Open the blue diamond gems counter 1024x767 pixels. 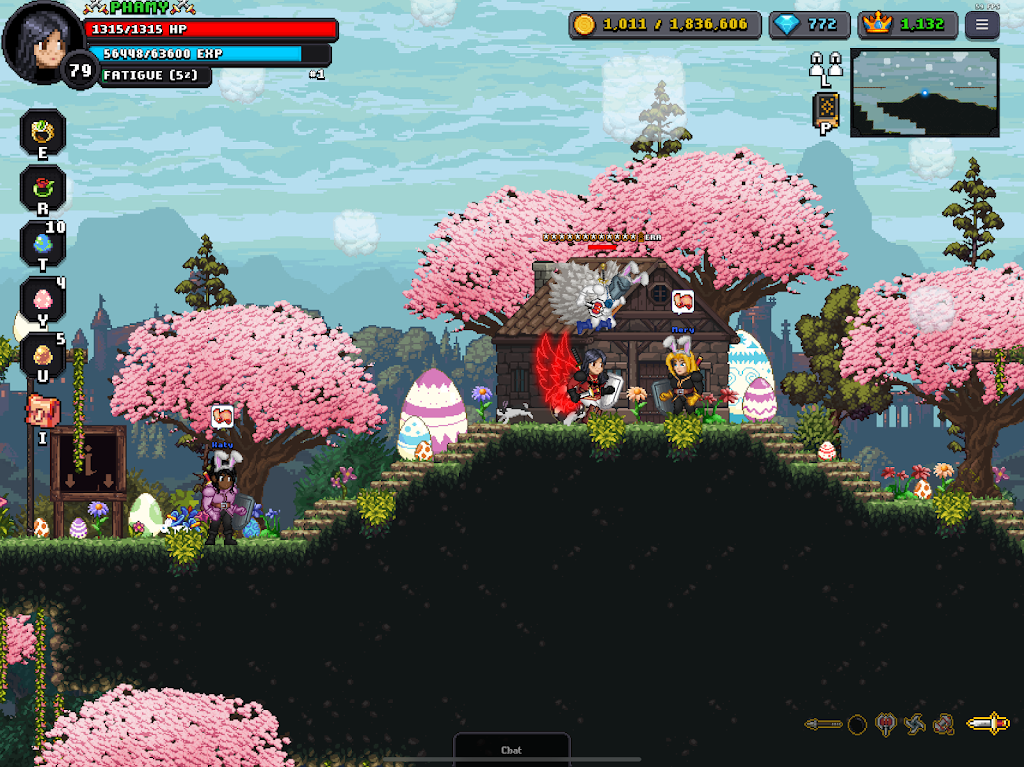(x=809, y=25)
